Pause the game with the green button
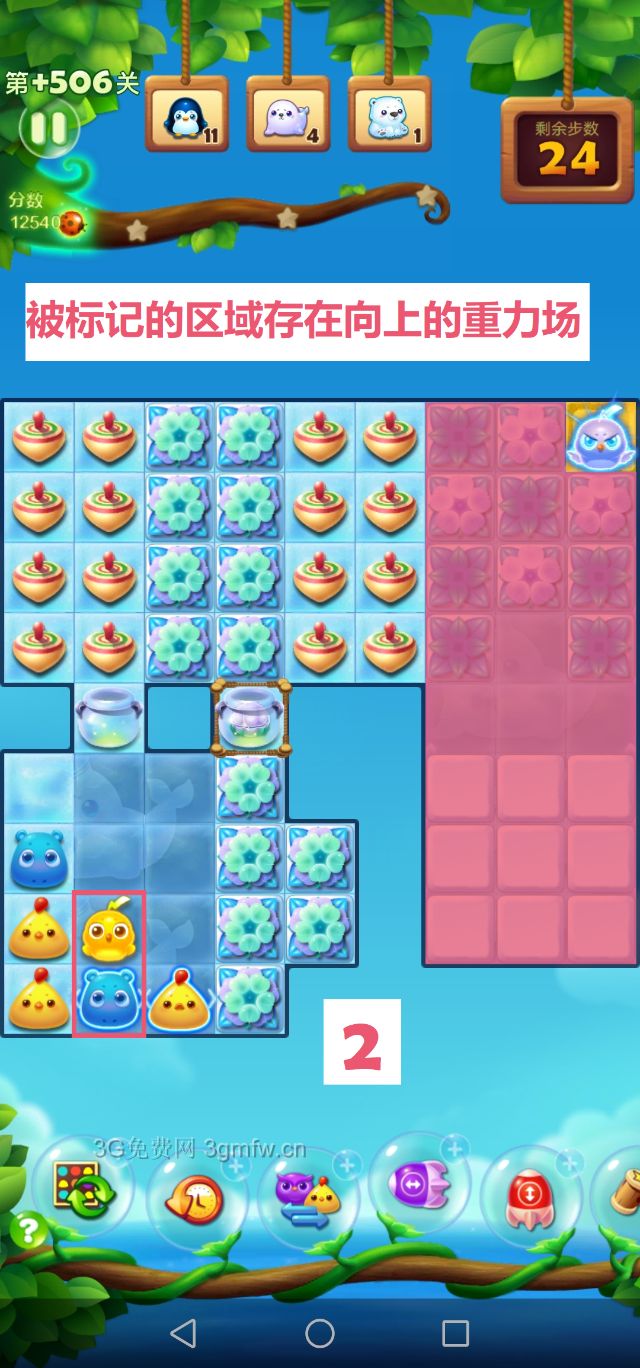This screenshot has height=1368, width=640. (x=47, y=128)
